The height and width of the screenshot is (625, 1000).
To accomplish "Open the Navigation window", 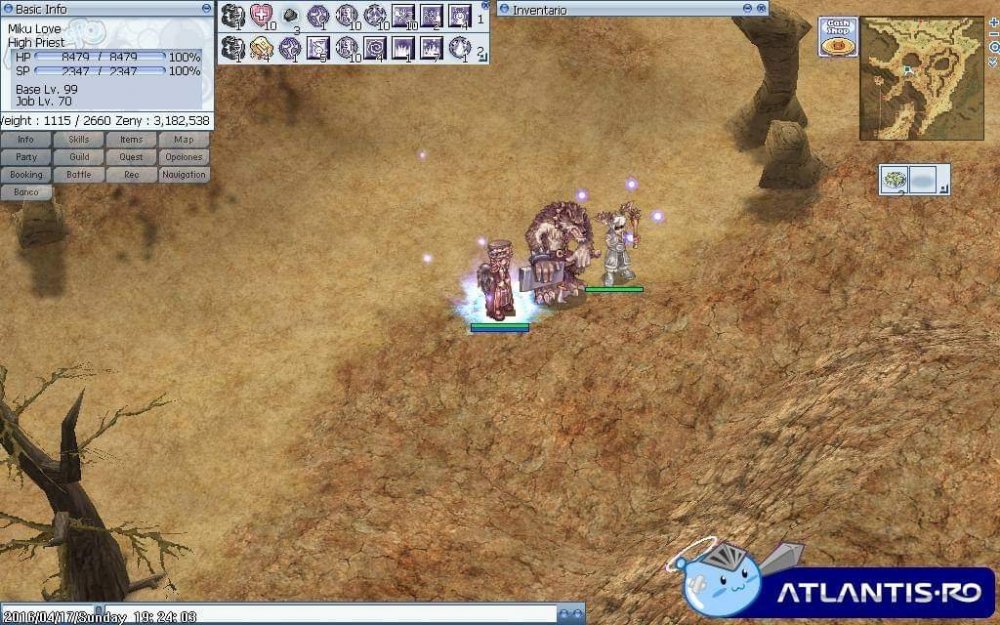I will click(x=184, y=174).
